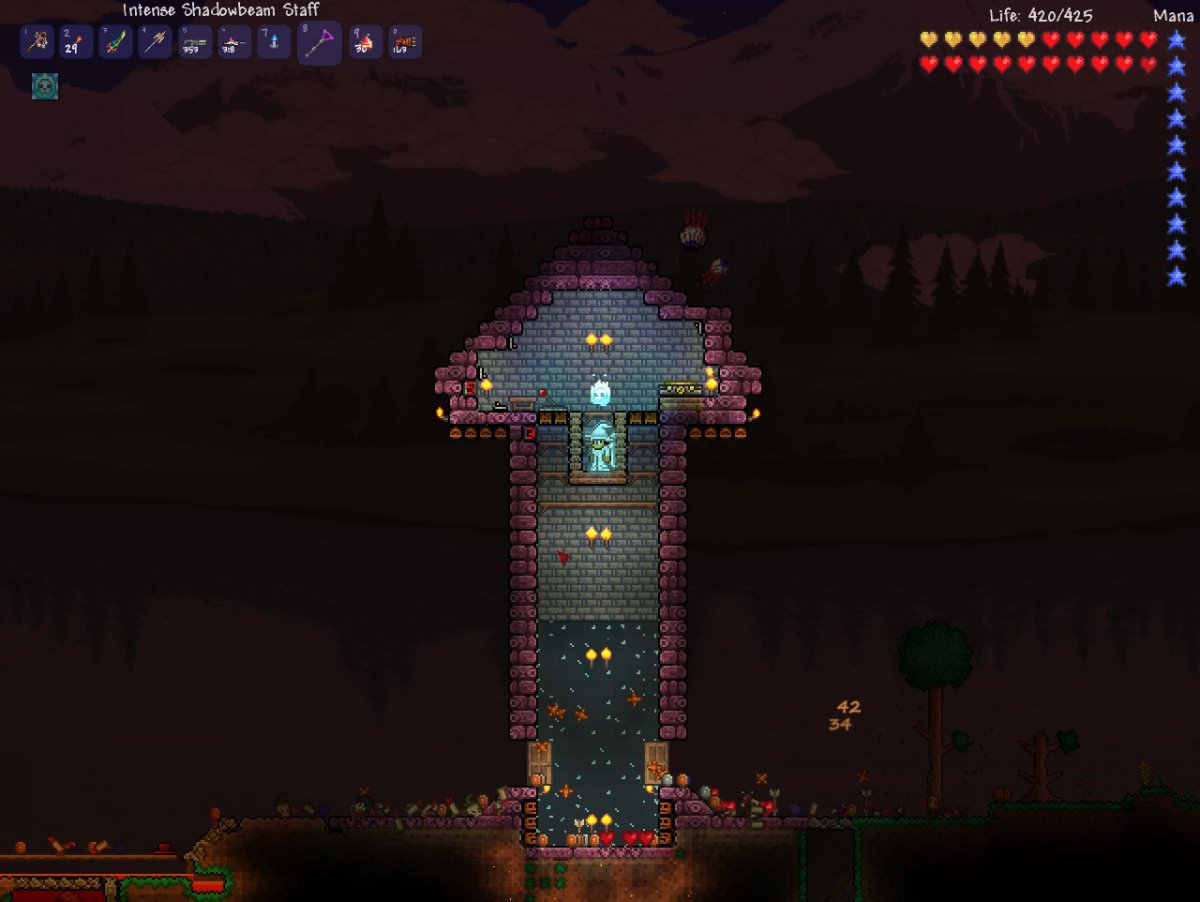Choose the orange item in the last hotbar slot
Screen dimensions: 1200x902
tap(405, 43)
